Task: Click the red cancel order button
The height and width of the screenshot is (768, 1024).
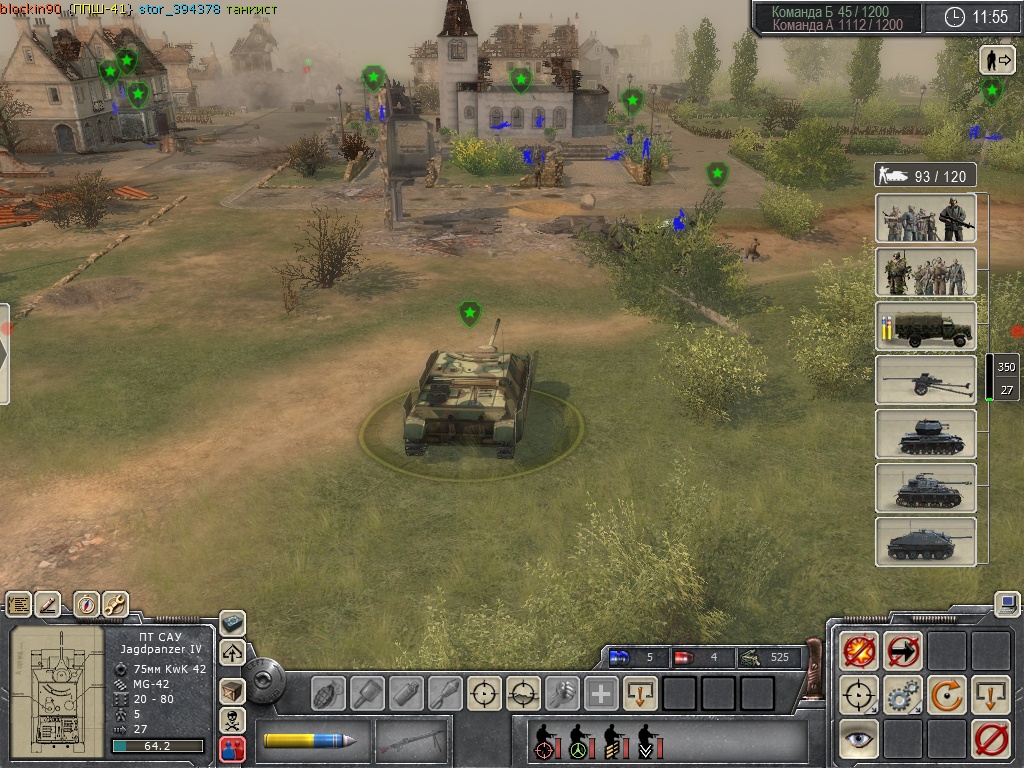Action: coord(991,739)
